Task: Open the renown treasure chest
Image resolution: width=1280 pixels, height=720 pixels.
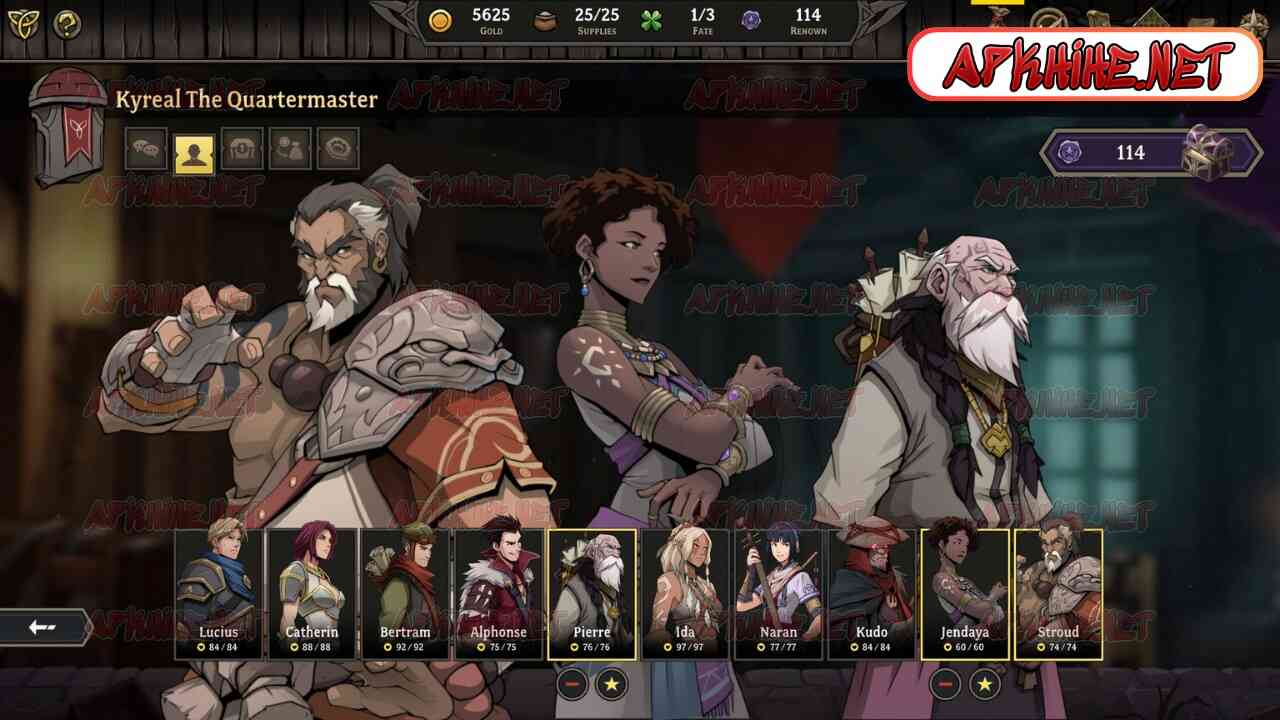Action: click(1207, 152)
